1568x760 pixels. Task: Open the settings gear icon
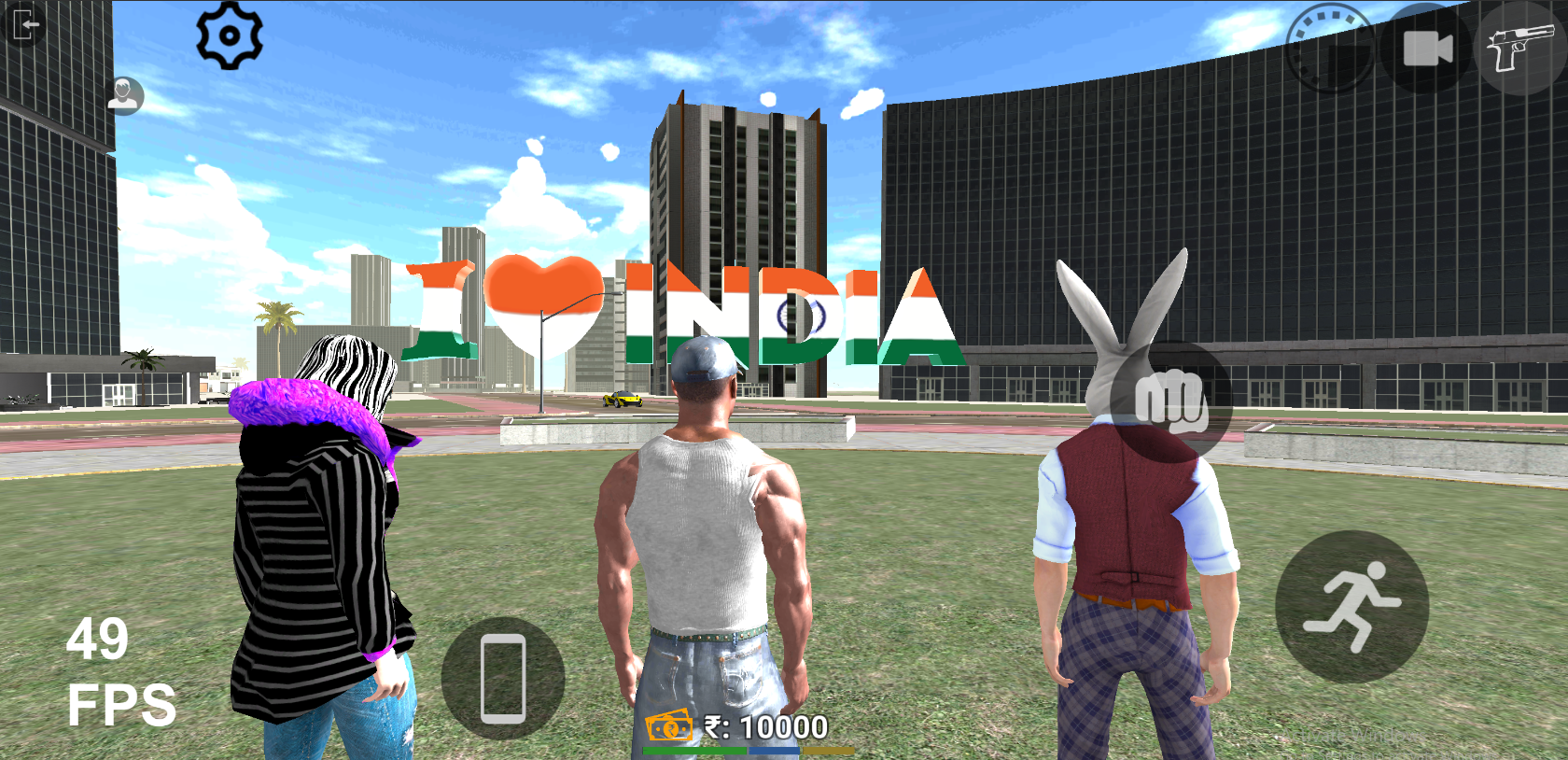pos(231,37)
